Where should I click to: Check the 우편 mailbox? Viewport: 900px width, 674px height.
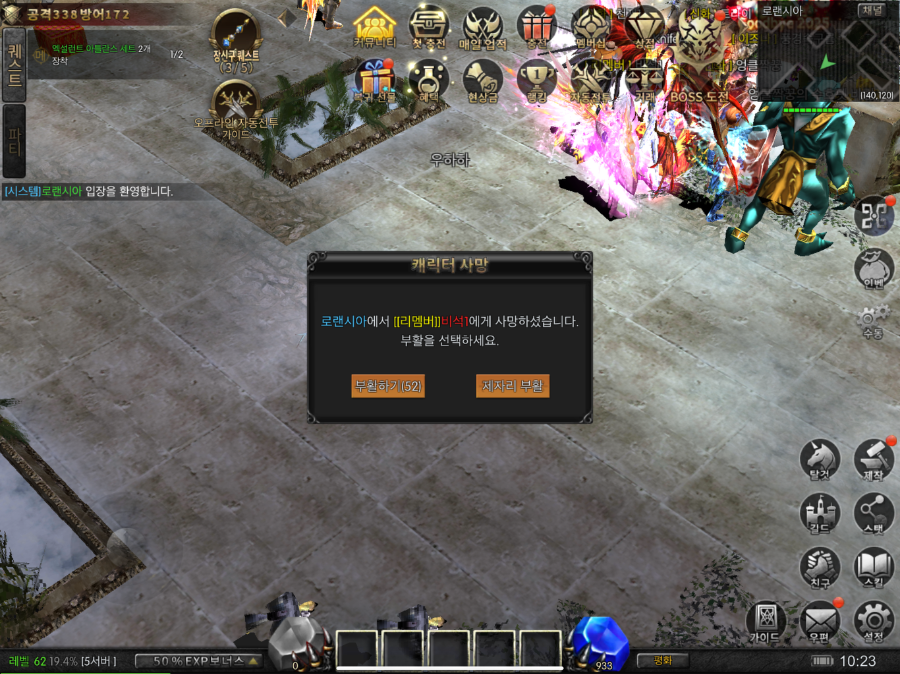coord(819,622)
